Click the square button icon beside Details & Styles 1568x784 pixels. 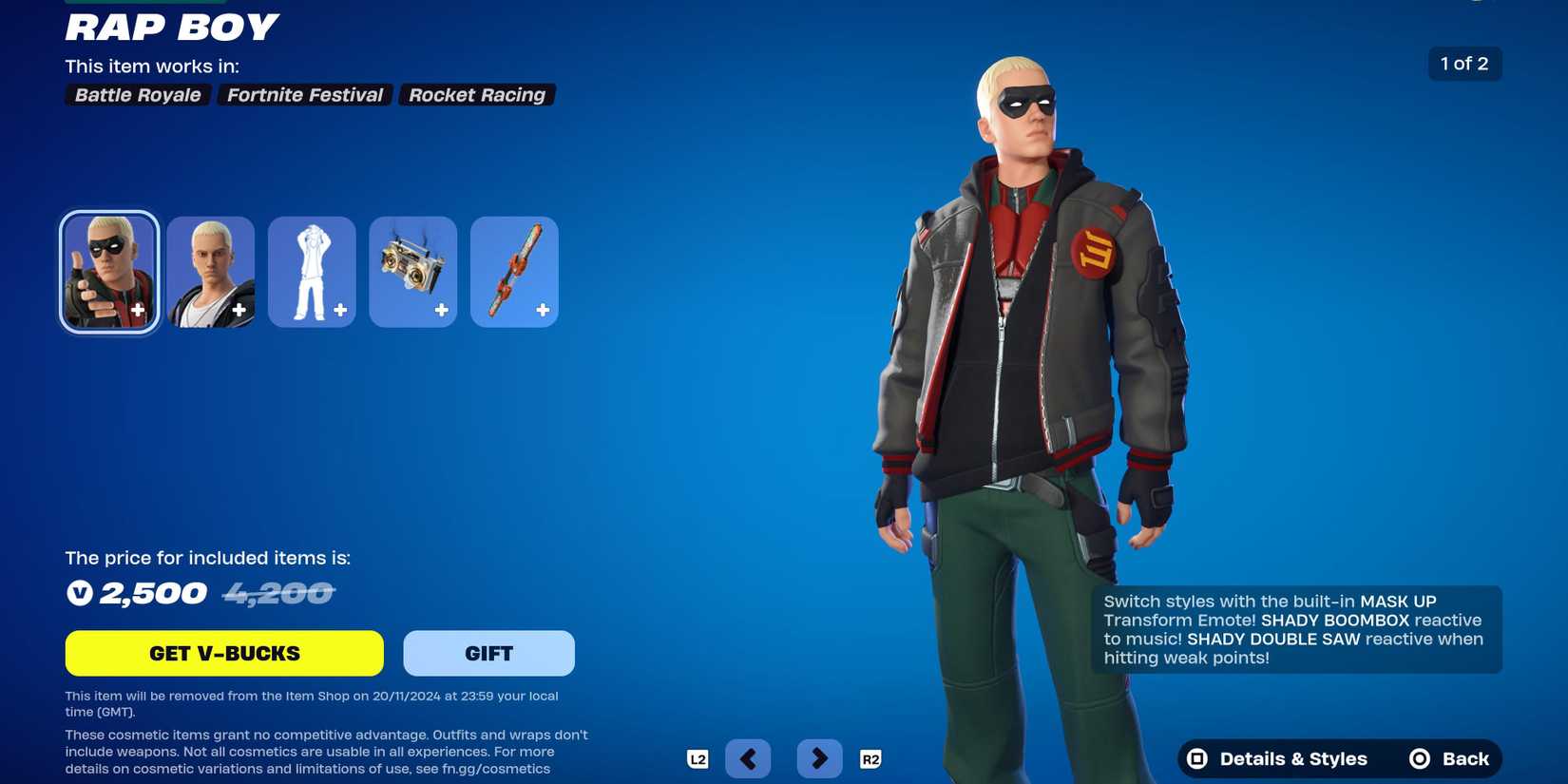tap(1195, 758)
